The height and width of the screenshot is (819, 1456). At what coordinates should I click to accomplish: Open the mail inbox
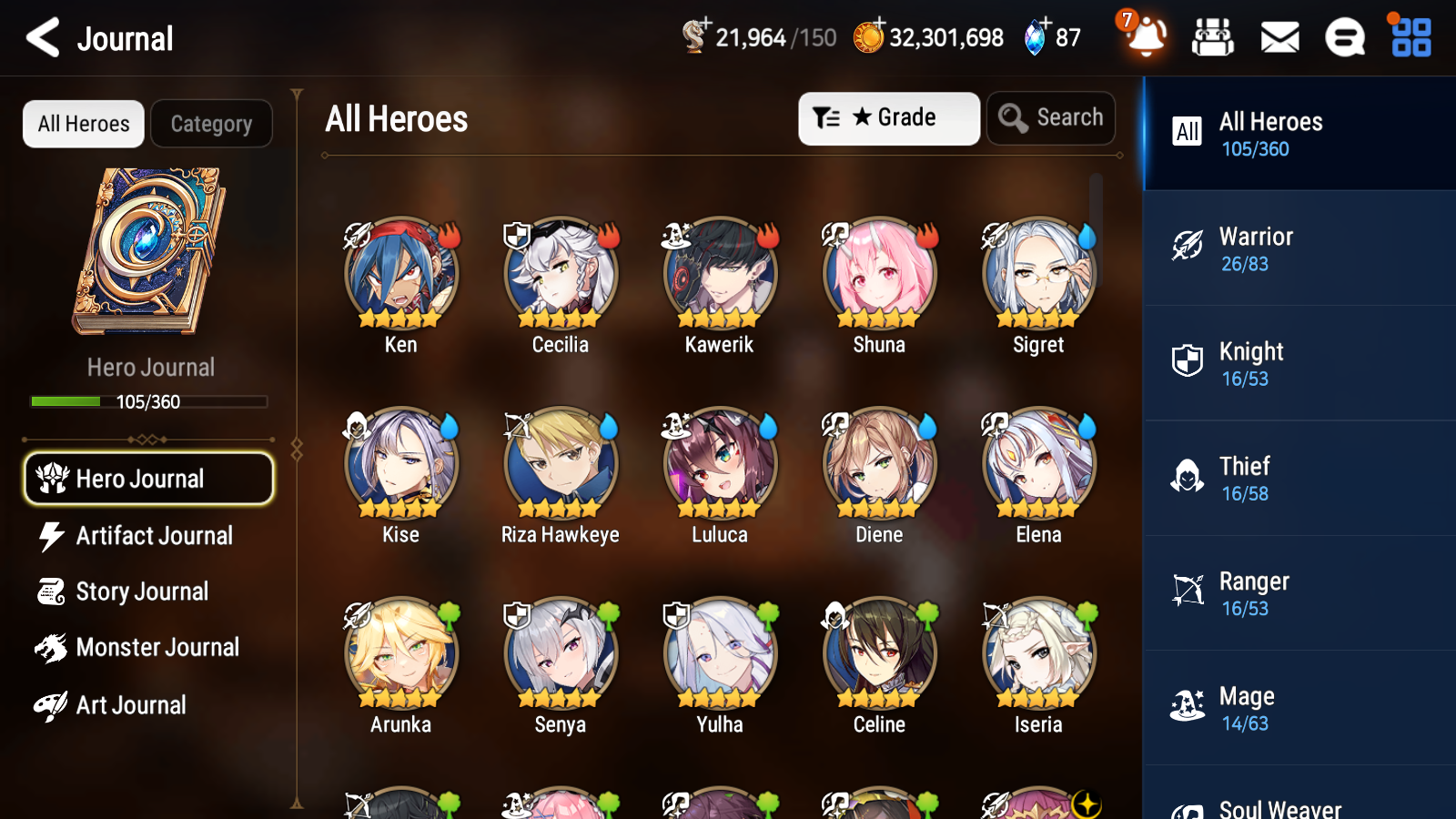coord(1279,37)
